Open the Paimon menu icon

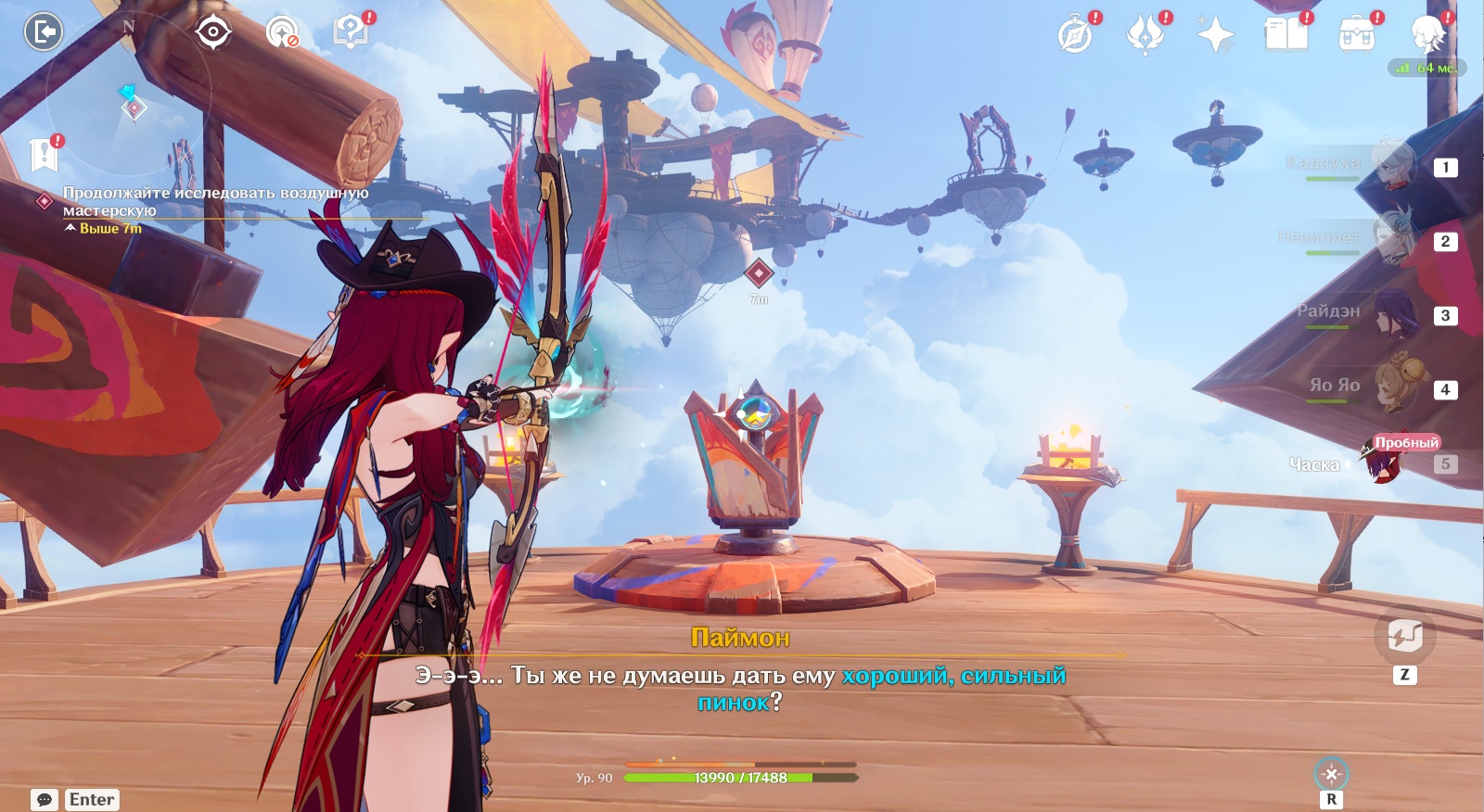(1427, 33)
